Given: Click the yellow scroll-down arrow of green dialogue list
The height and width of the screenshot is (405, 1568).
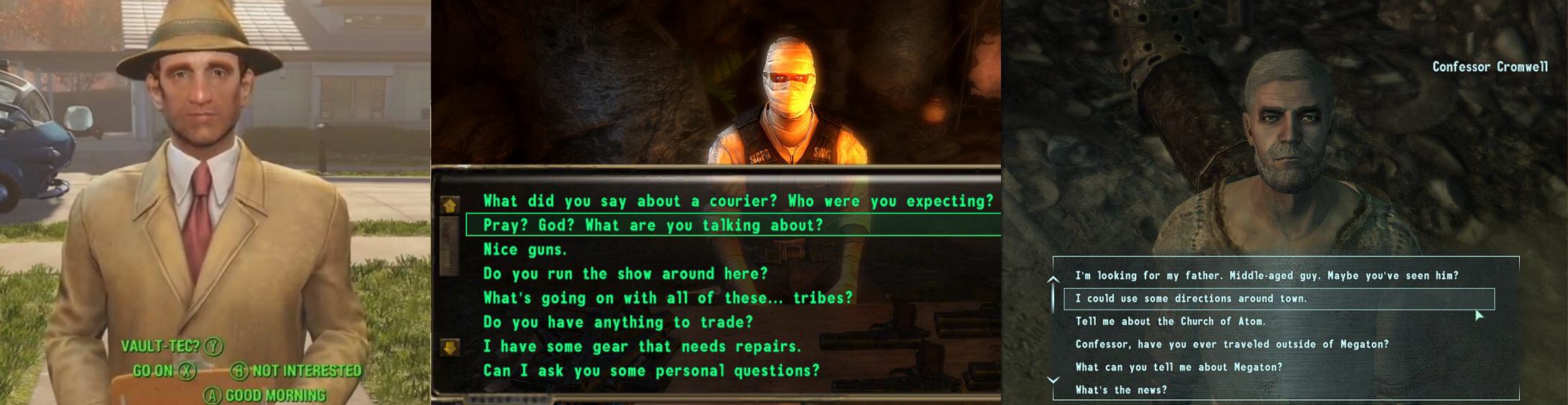Looking at the screenshot, I should (x=450, y=348).
